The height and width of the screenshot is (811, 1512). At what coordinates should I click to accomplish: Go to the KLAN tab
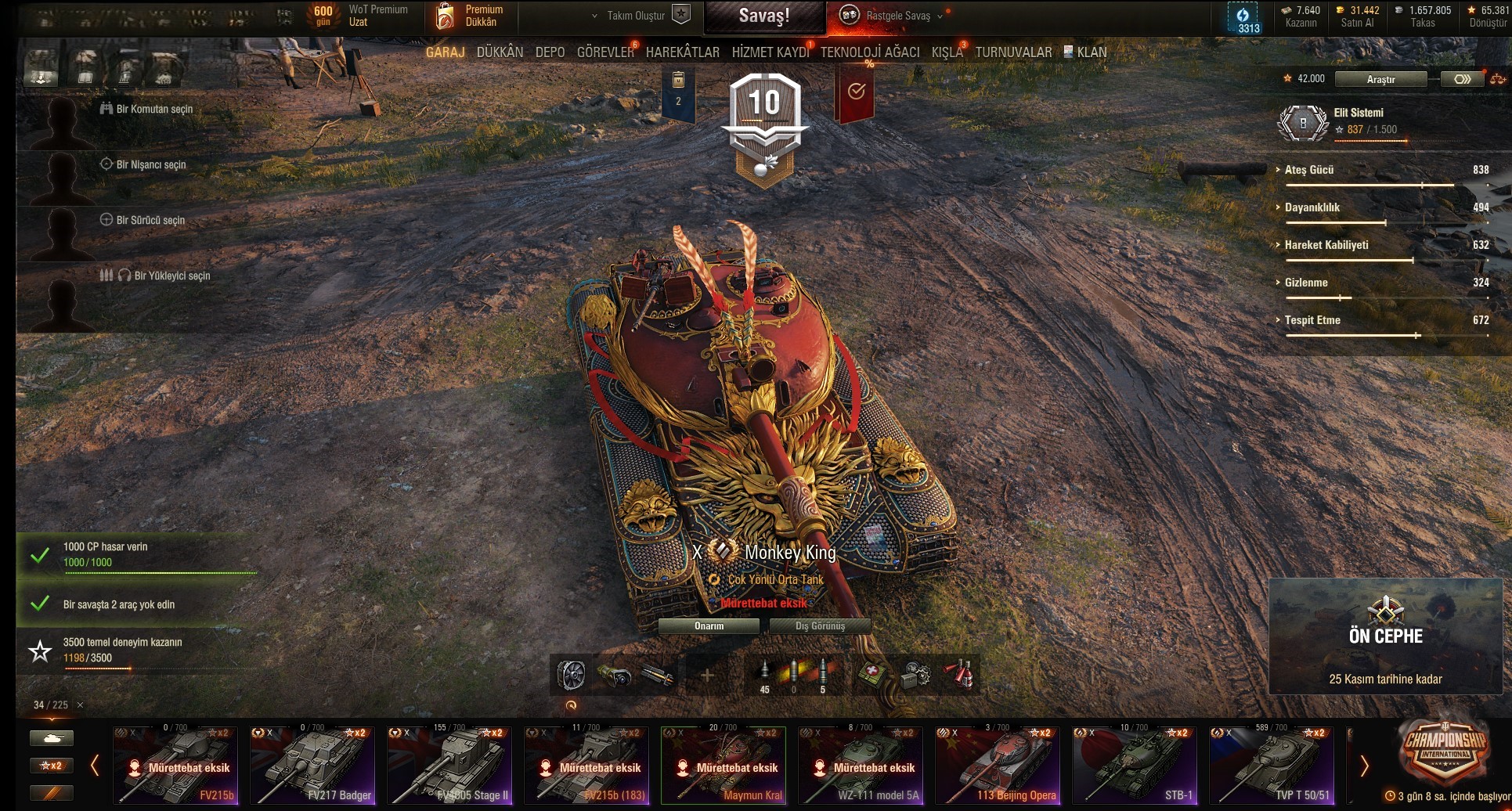point(1091,52)
